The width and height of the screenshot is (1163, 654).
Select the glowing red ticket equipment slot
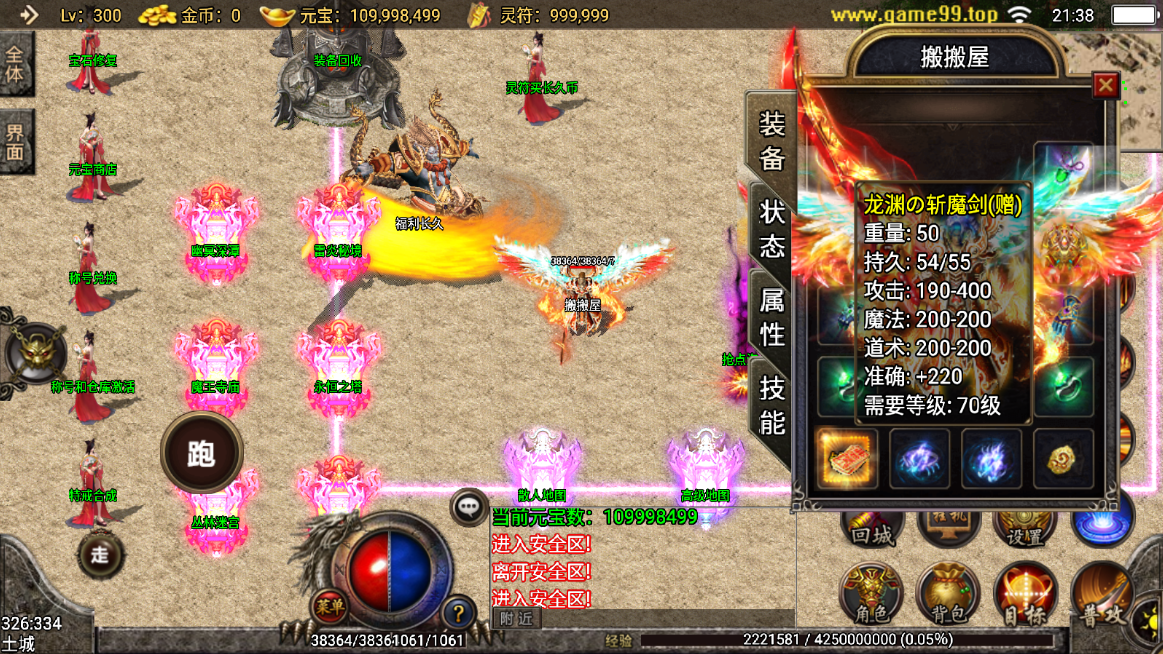[847, 459]
